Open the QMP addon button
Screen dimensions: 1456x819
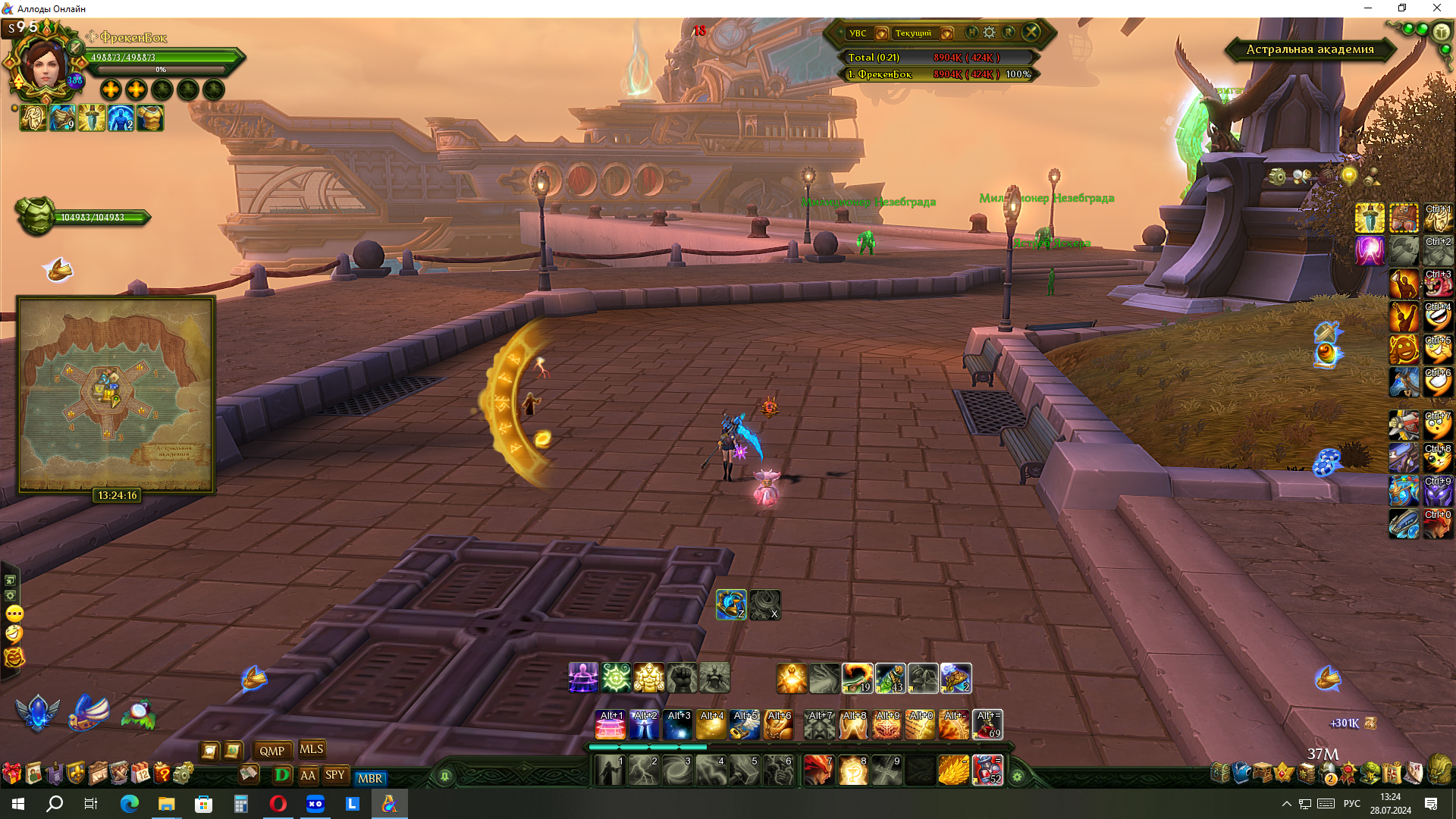point(271,751)
